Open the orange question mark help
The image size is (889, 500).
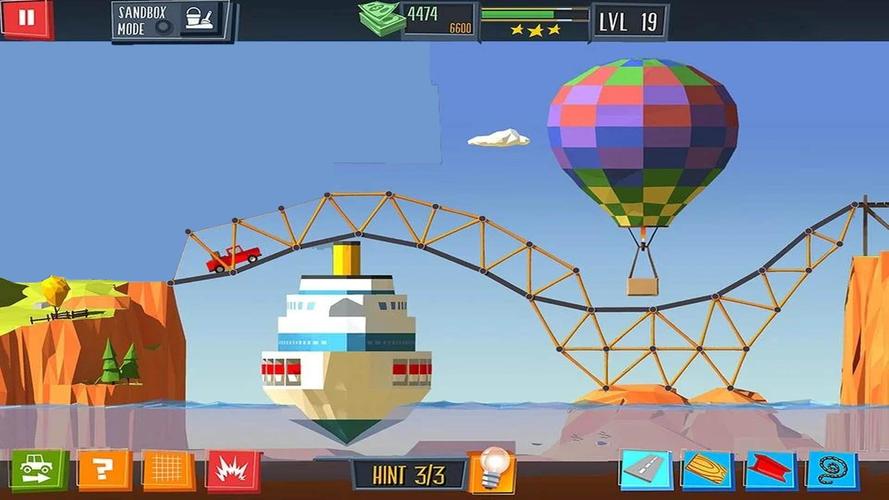[x=102, y=468]
